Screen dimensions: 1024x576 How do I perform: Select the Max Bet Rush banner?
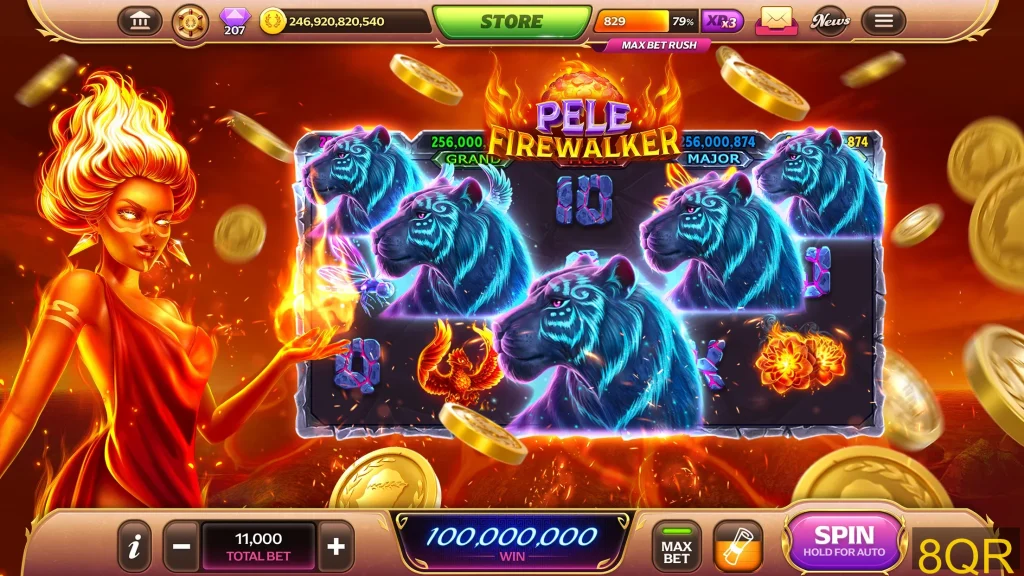651,46
